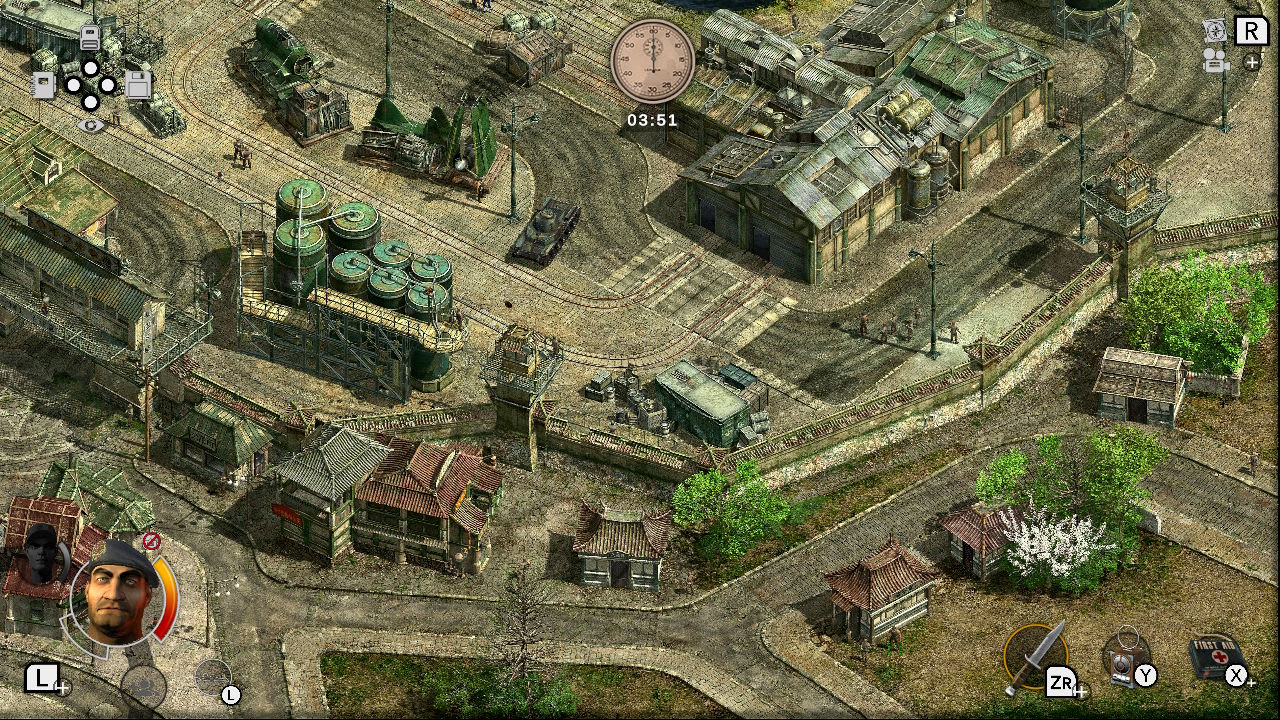1280x720 pixels.
Task: Toggle the plus marker beside the knife slot
Action: click(1082, 691)
